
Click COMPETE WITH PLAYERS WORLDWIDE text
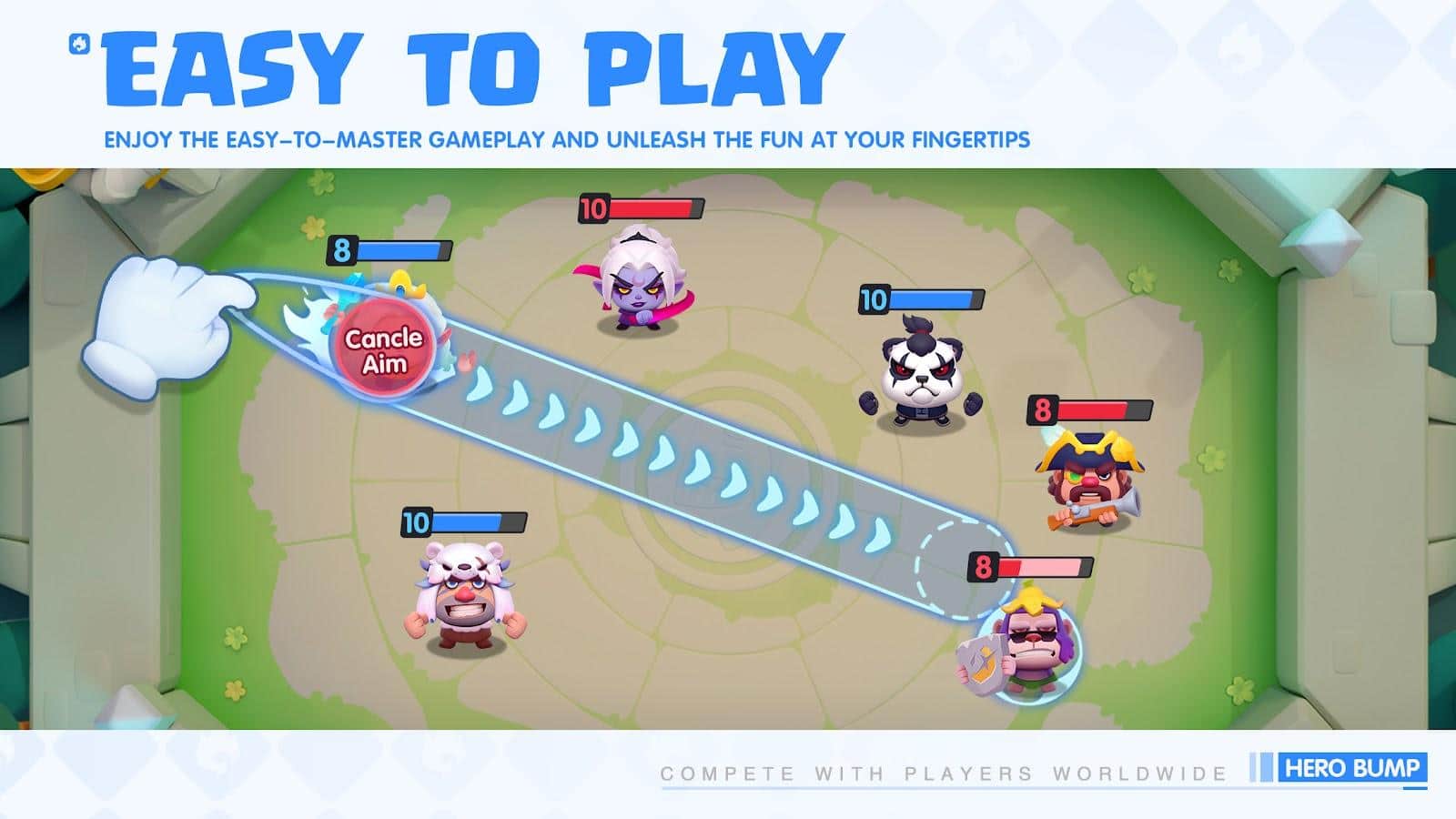pos(937,770)
